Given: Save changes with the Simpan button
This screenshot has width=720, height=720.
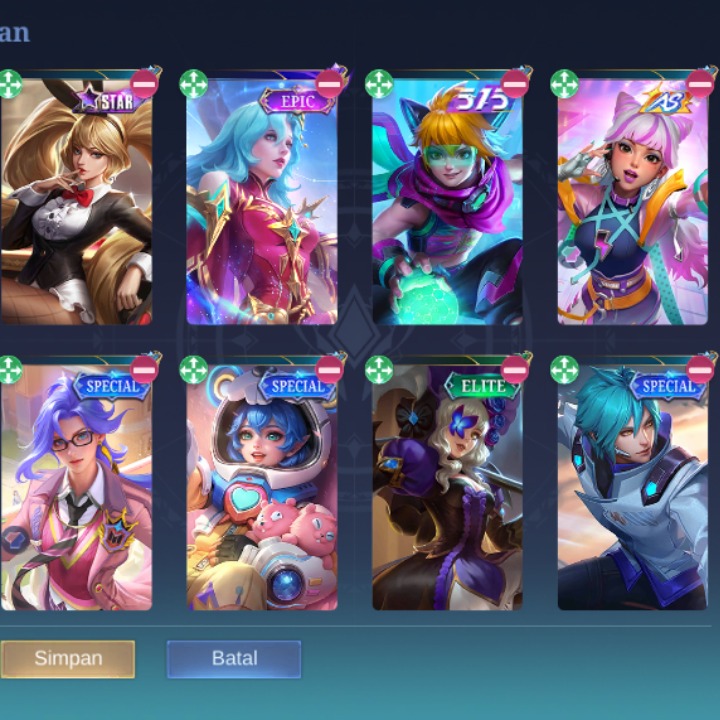Looking at the screenshot, I should [68, 659].
